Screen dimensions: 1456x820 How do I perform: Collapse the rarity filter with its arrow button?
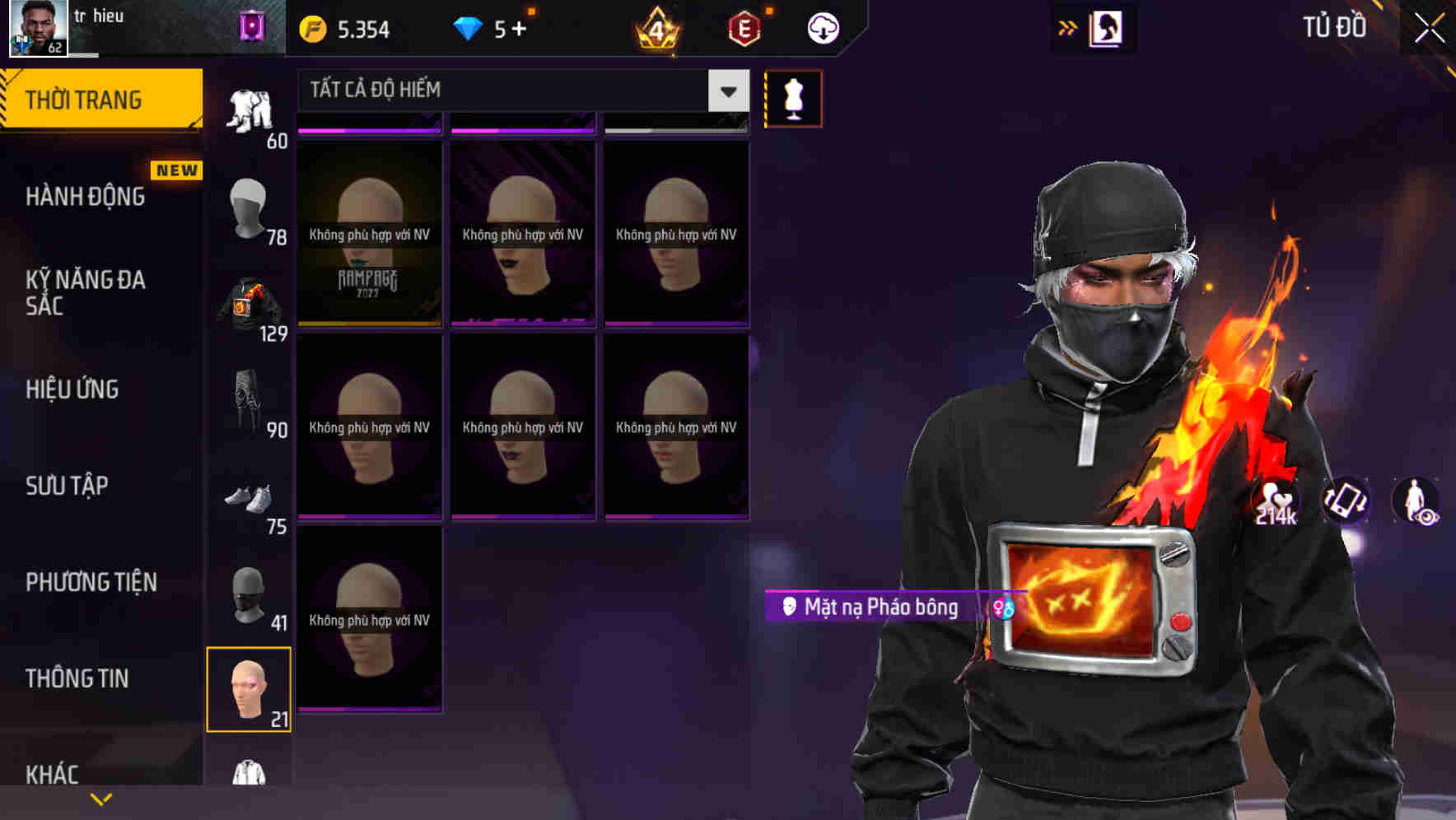coord(726,91)
